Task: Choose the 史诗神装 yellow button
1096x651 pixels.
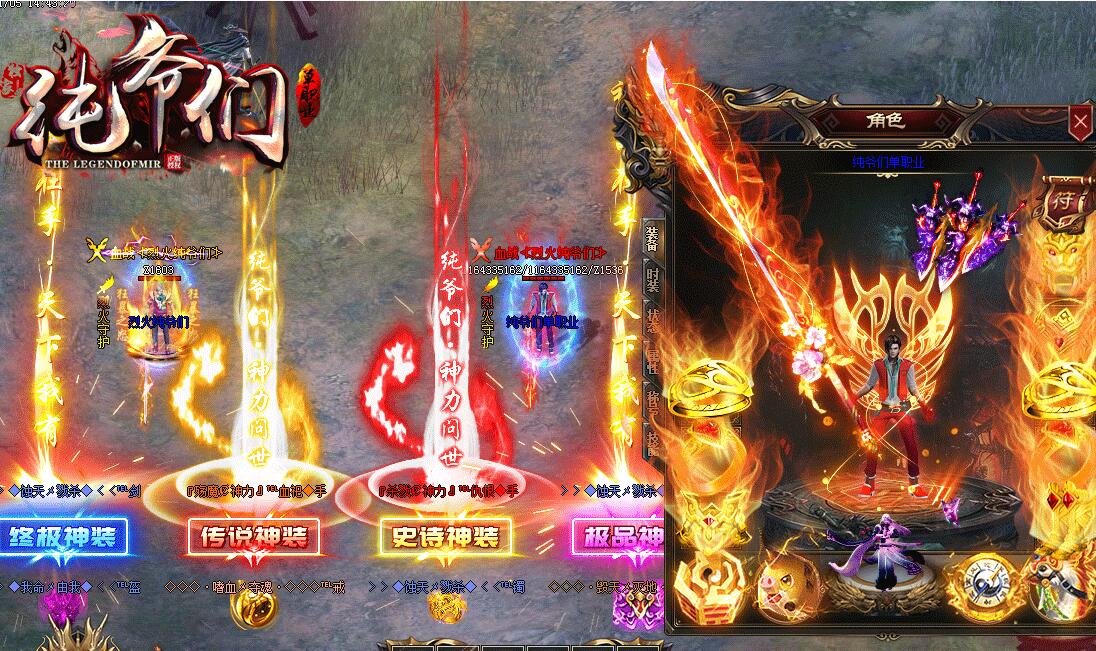Action: point(445,537)
